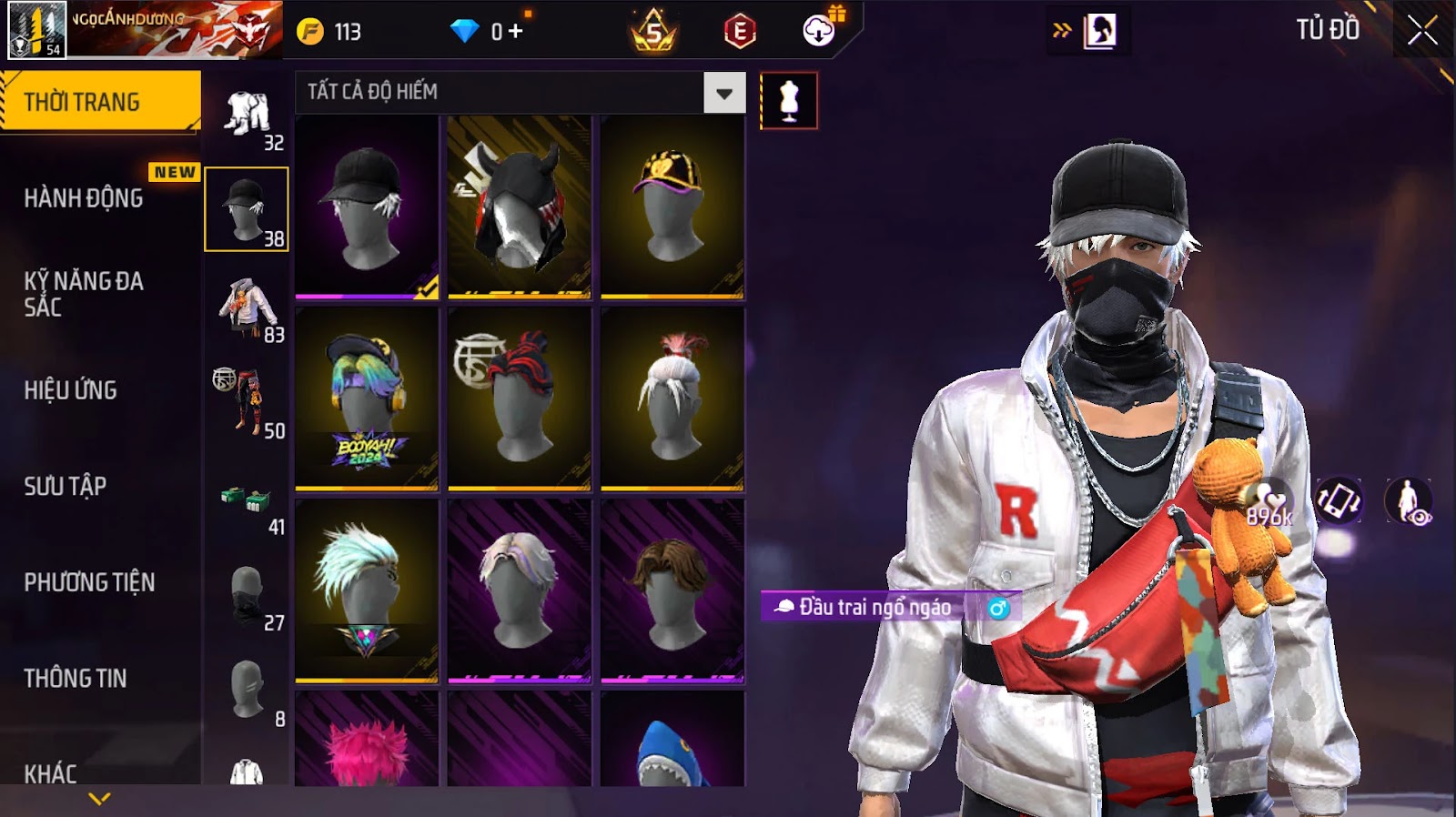
Task: Switch to the Hành Động tab
Action: pyautogui.click(x=84, y=198)
